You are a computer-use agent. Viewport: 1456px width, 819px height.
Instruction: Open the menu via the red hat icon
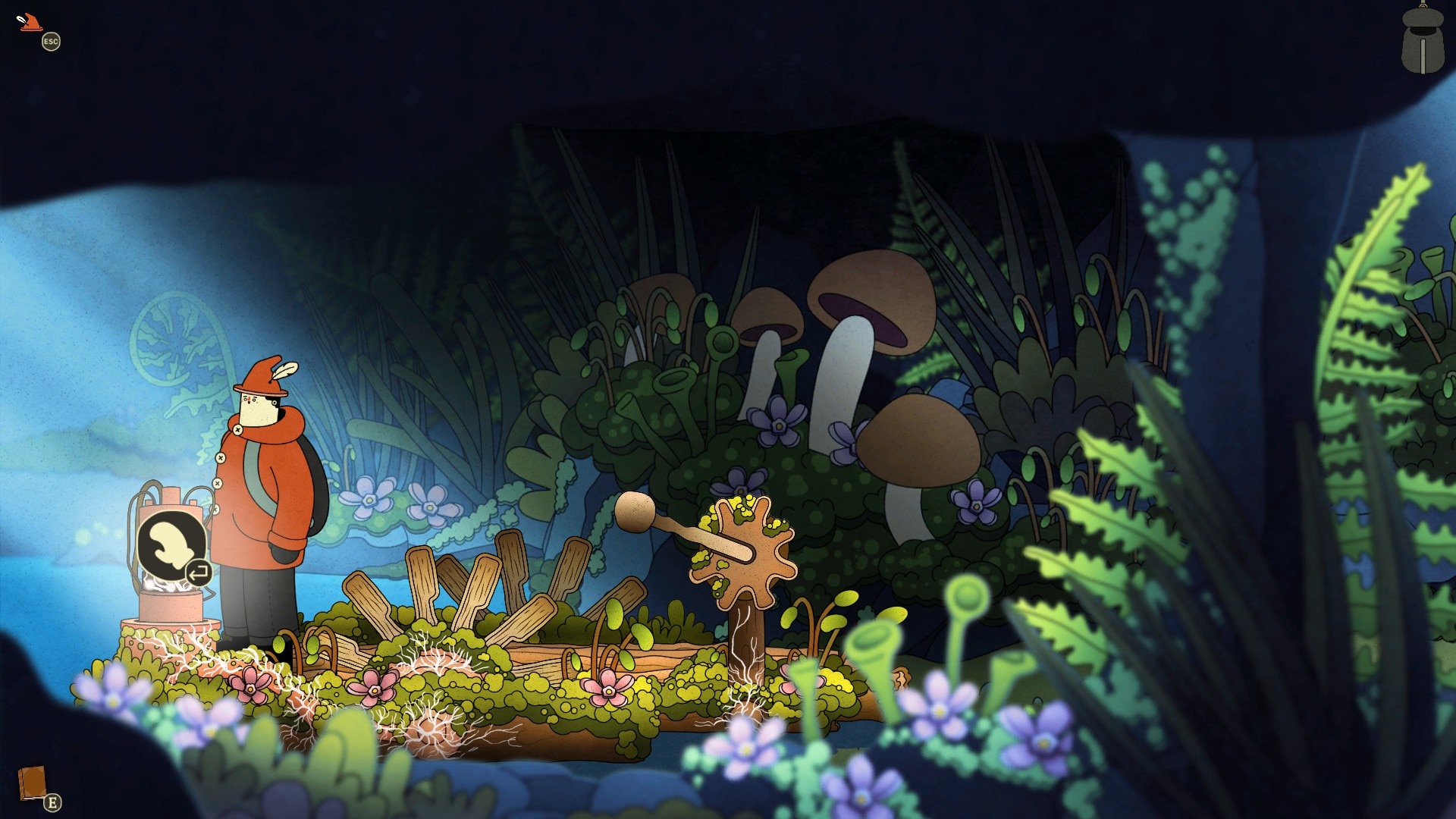[31, 23]
